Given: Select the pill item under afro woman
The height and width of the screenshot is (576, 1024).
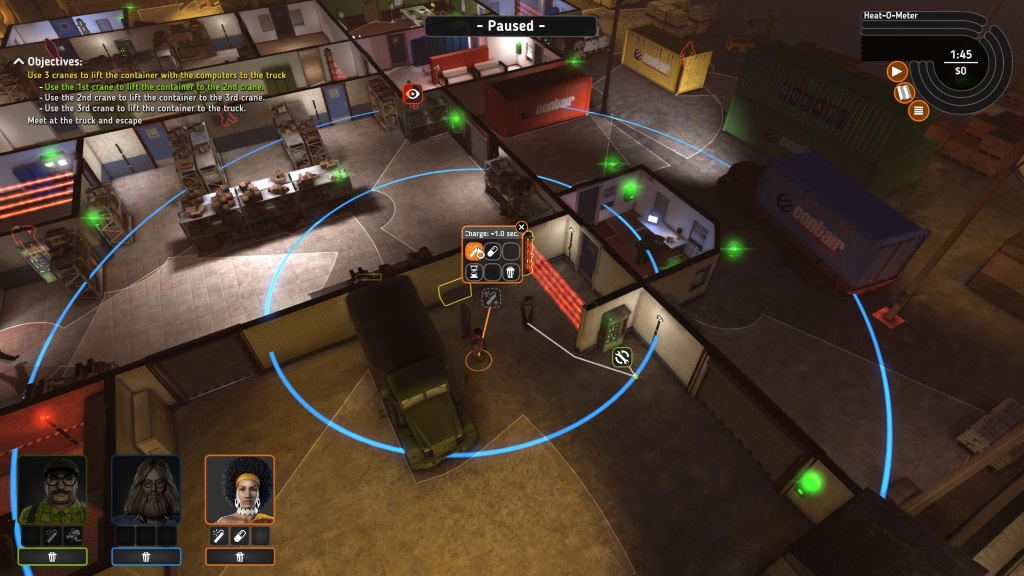Looking at the screenshot, I should (240, 537).
